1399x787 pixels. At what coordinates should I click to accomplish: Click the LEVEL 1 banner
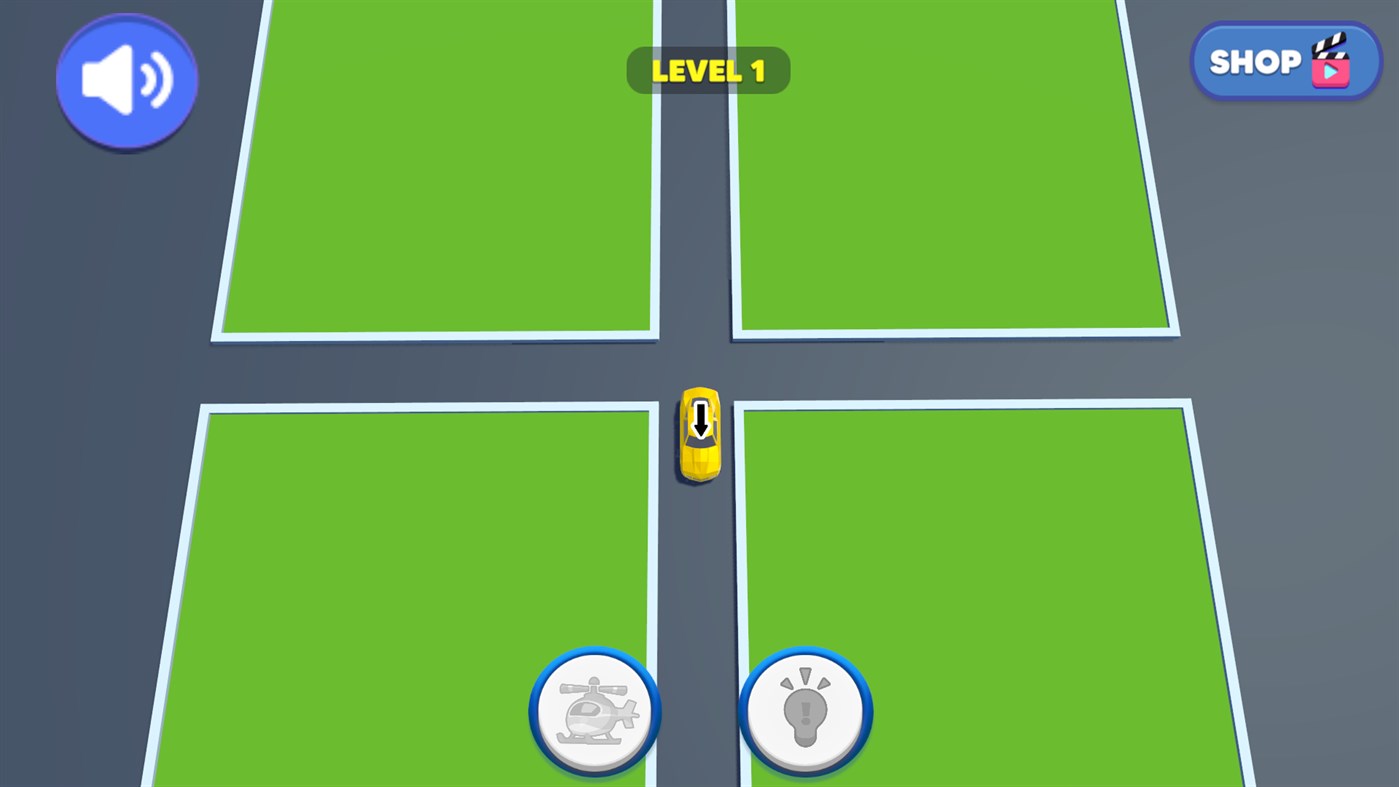708,70
